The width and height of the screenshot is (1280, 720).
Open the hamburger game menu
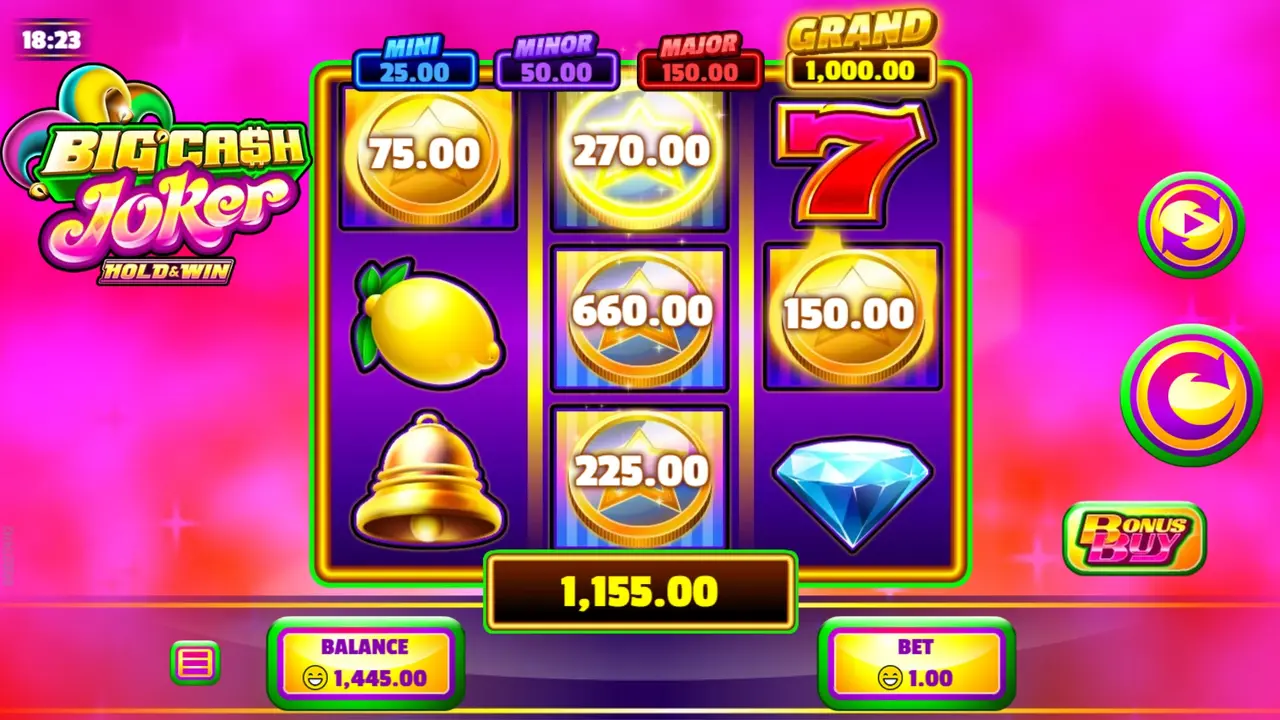click(x=195, y=661)
